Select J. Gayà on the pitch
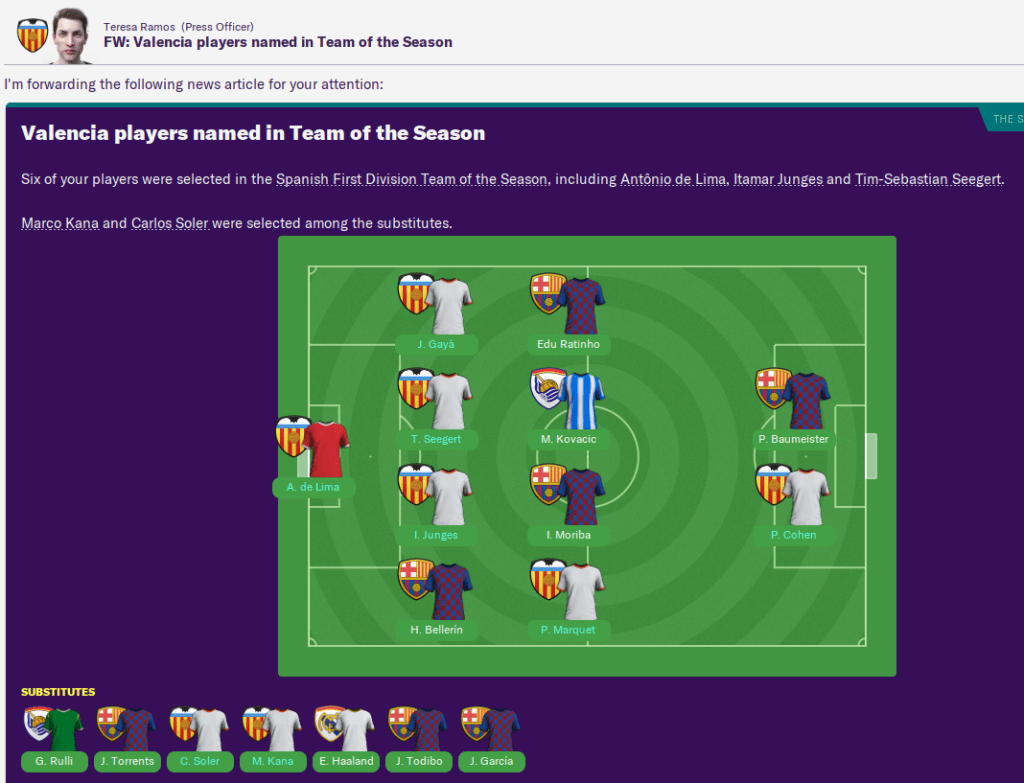The width and height of the screenshot is (1024, 783). pos(436,344)
